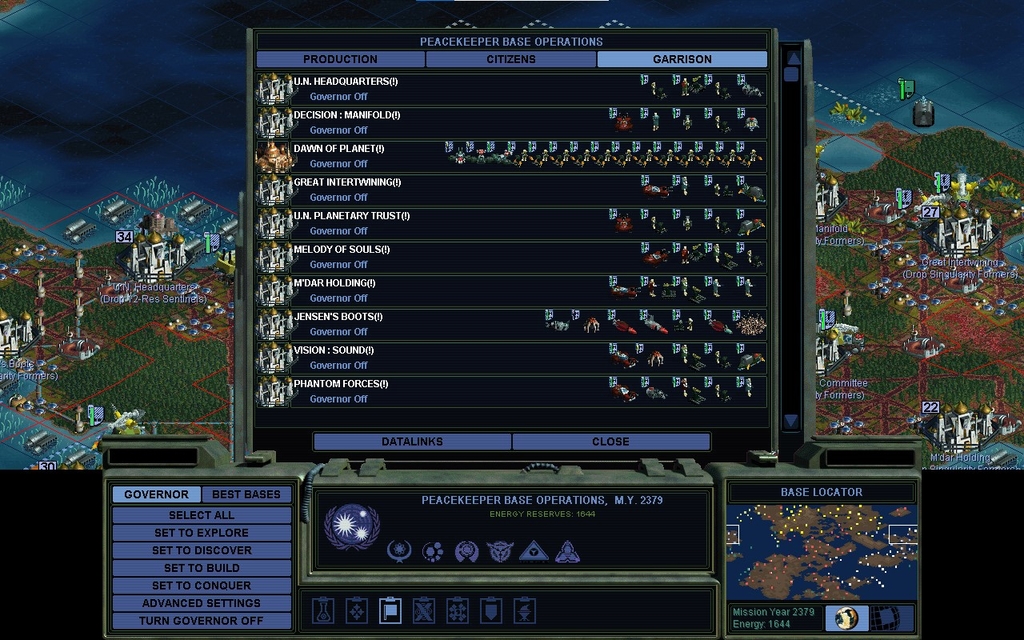Set governors to Build

[x=201, y=568]
